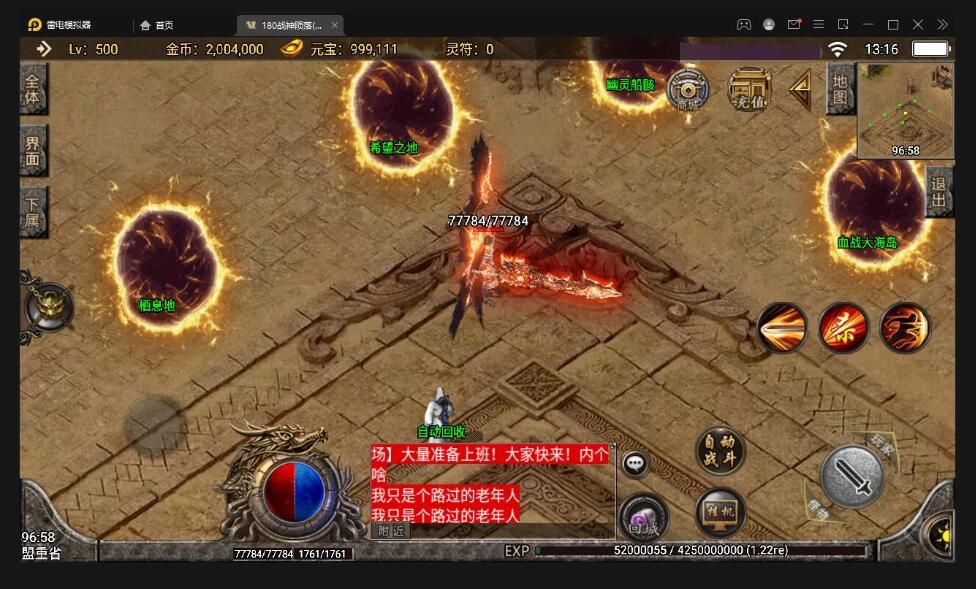
Task: Tap the sword basic attack button
Action: tap(852, 477)
